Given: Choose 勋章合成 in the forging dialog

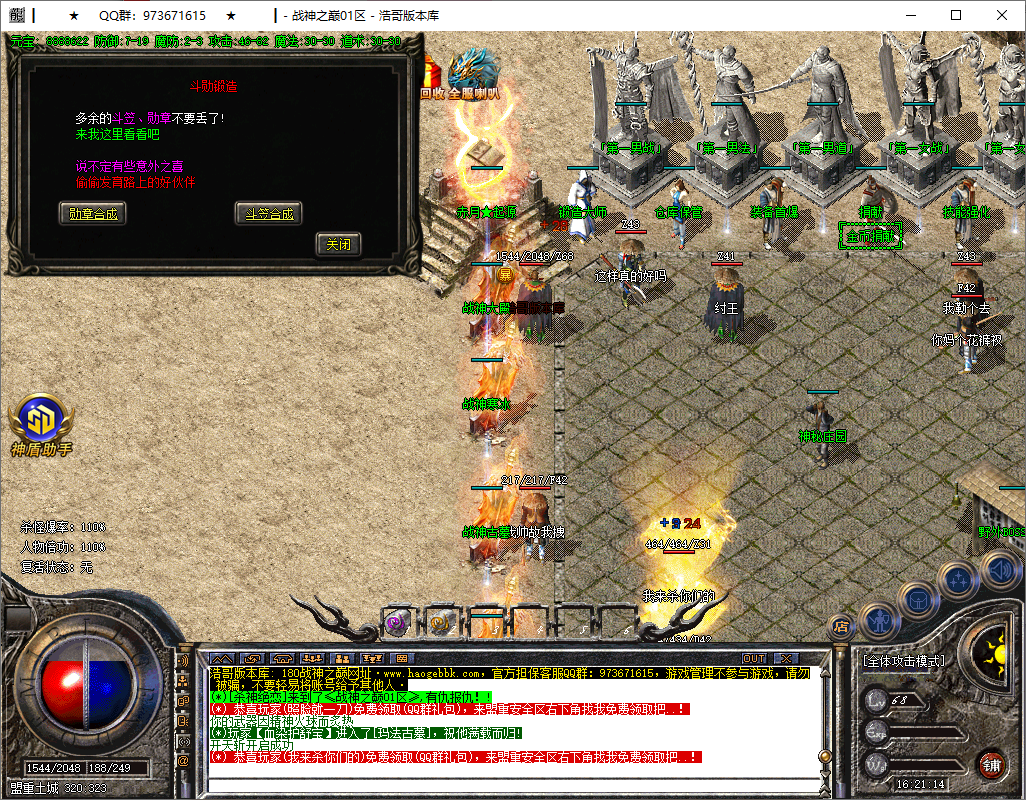Looking at the screenshot, I should (93, 213).
